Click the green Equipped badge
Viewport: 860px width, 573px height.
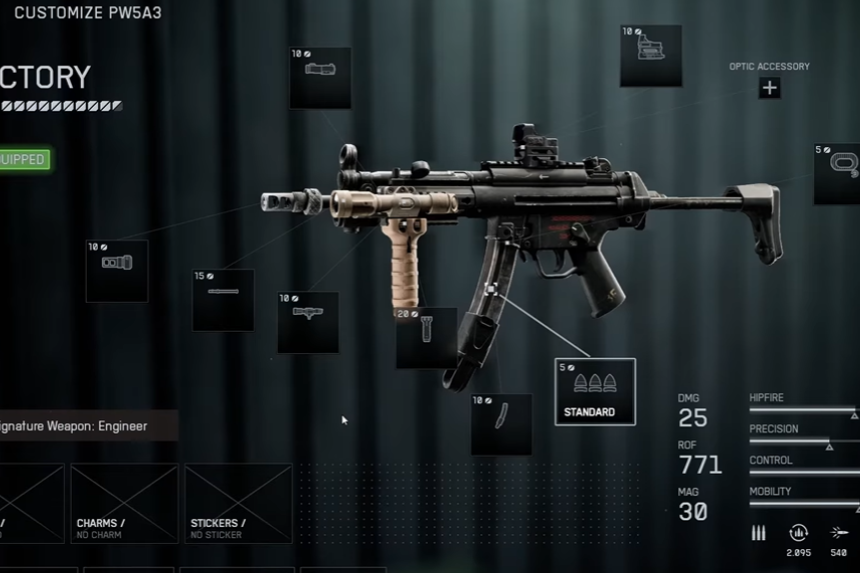pyautogui.click(x=24, y=159)
